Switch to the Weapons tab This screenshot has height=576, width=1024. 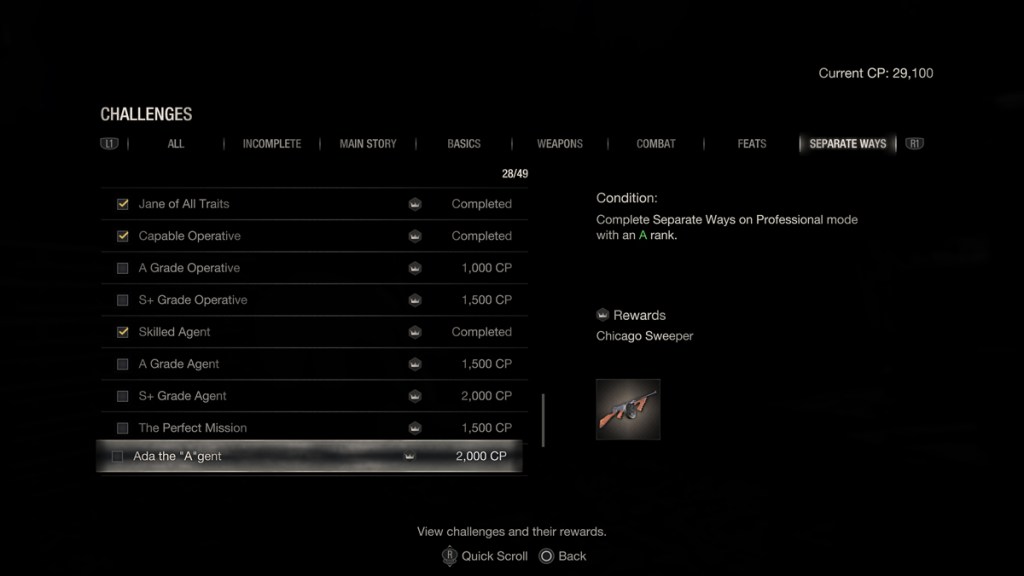point(560,144)
